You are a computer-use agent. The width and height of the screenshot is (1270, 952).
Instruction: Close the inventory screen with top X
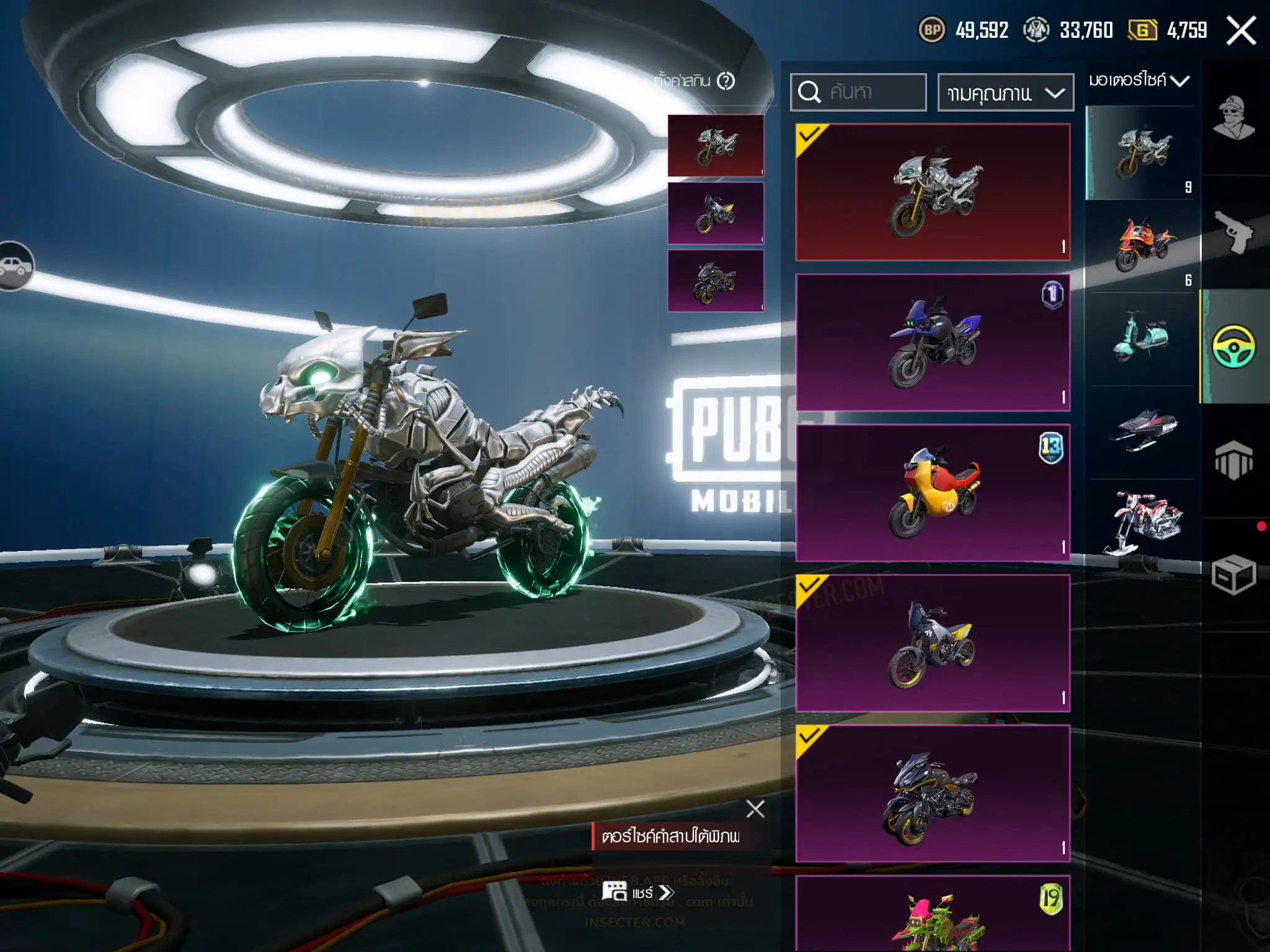(x=1241, y=30)
